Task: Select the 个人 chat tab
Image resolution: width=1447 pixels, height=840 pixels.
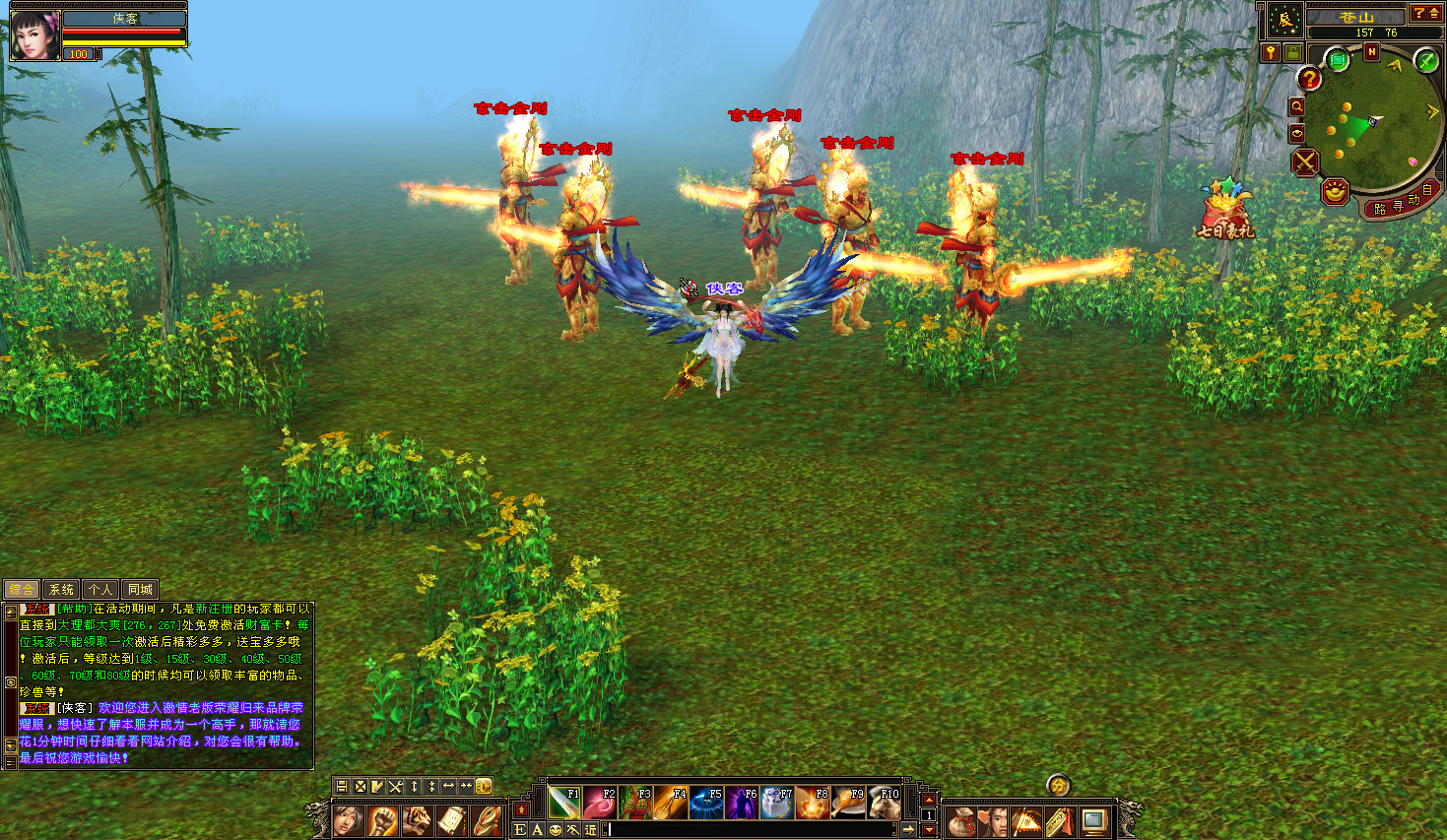Action: [x=99, y=589]
